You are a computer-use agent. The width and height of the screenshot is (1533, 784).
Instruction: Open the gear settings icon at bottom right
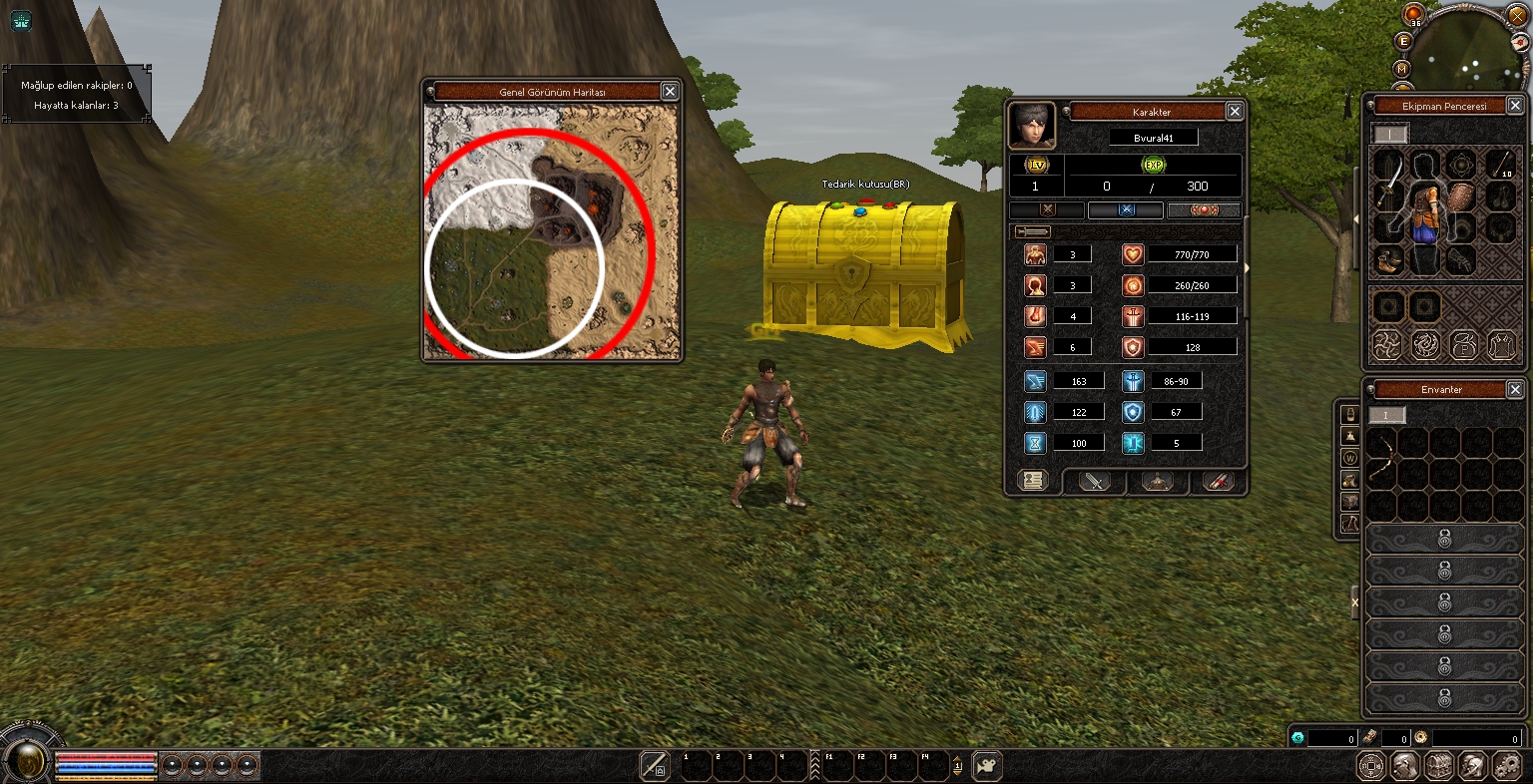(x=1507, y=768)
